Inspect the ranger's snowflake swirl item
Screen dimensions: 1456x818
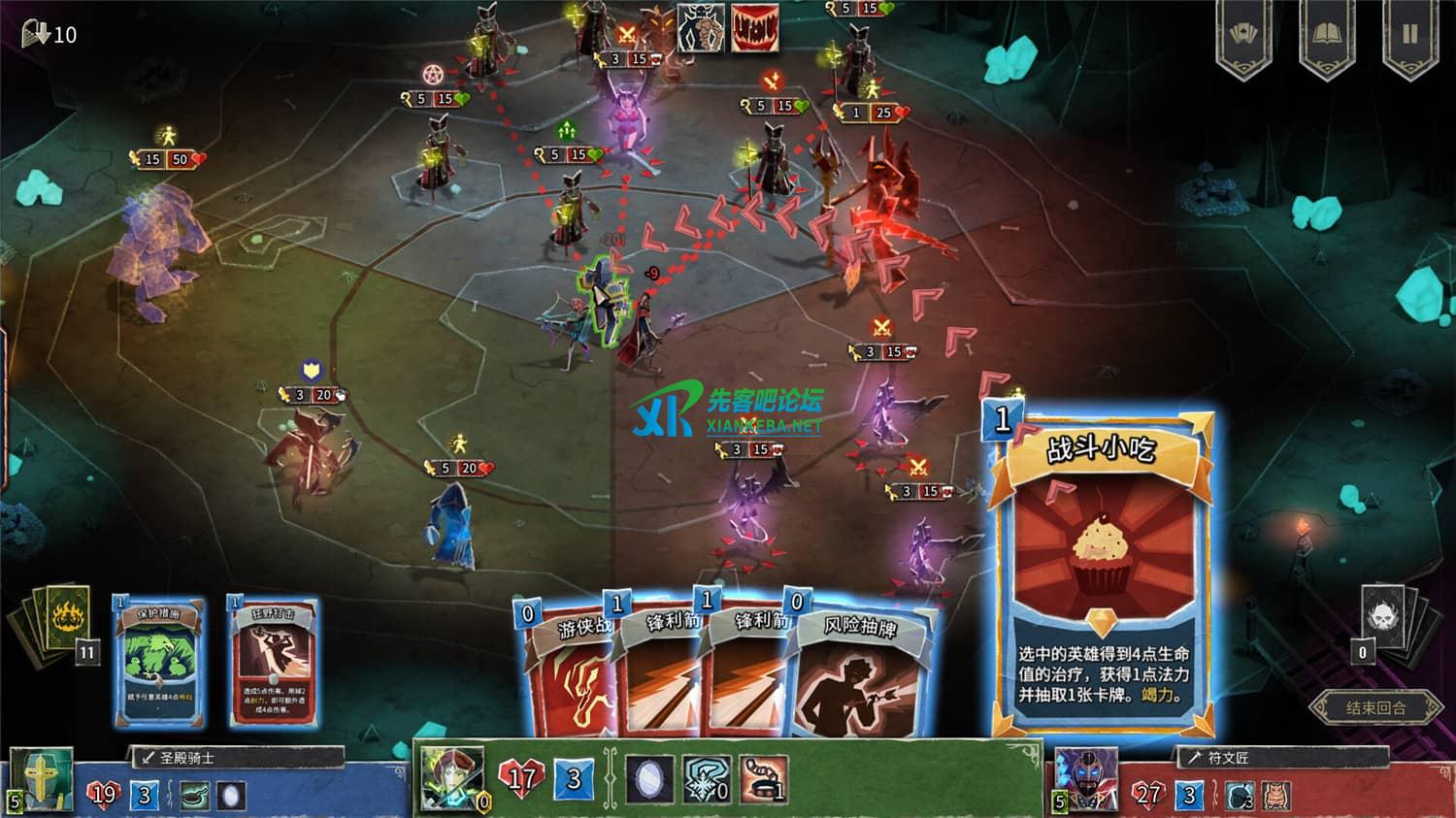pos(706,779)
